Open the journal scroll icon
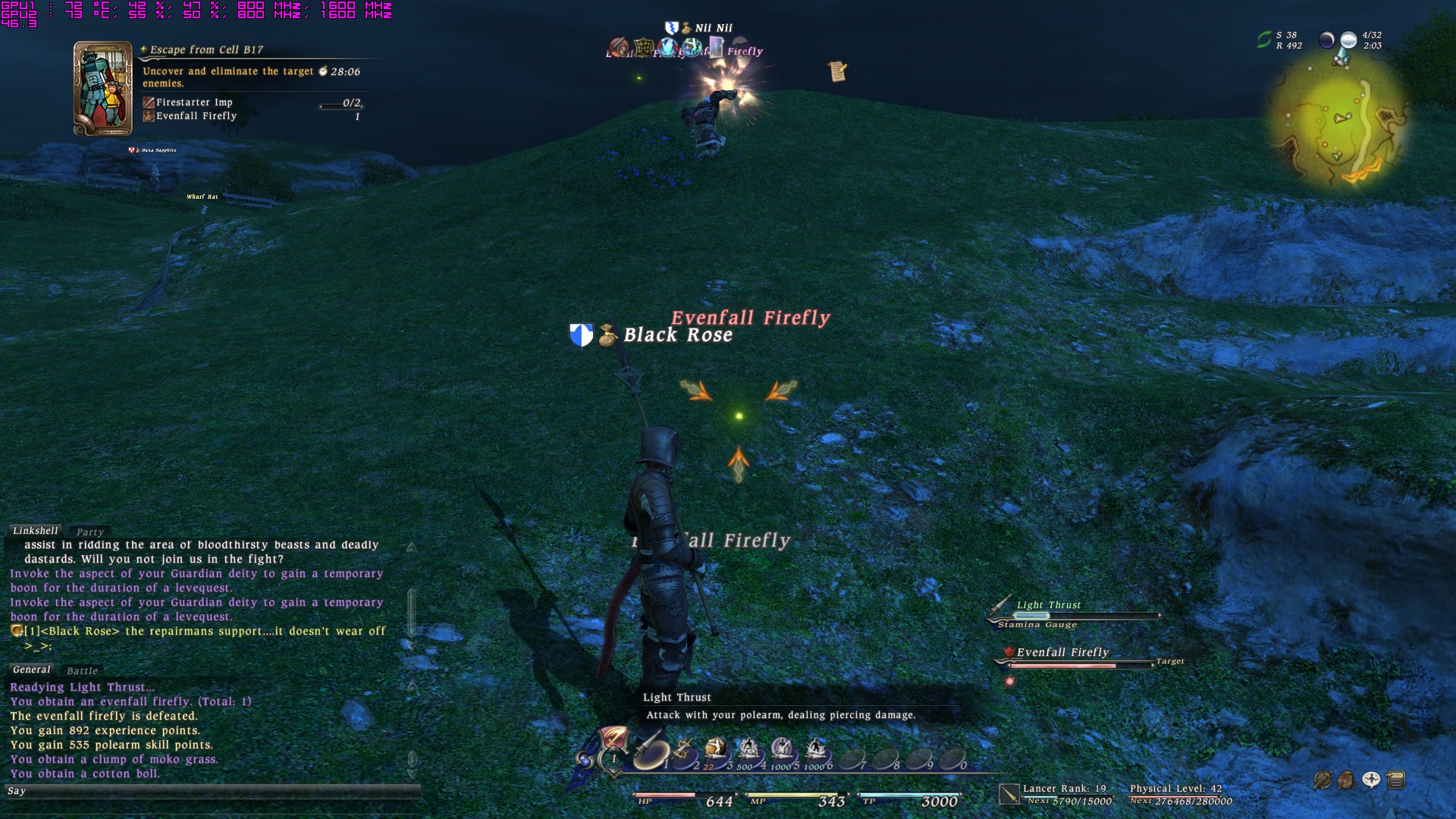Screen dimensions: 1456x819 pos(837,71)
